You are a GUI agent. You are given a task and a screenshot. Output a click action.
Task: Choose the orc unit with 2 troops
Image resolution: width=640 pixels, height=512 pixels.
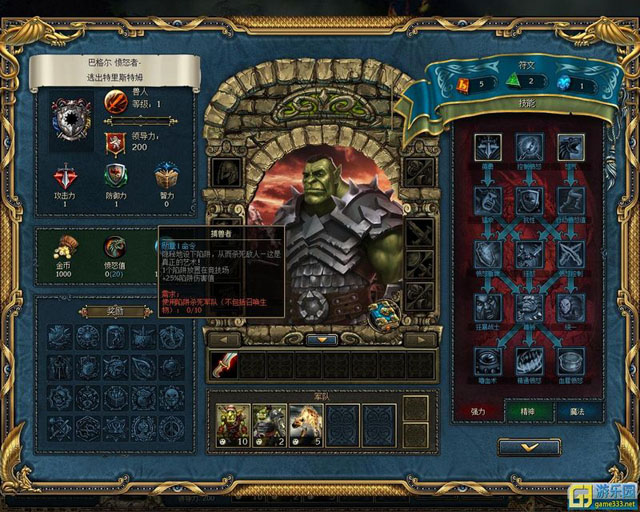tap(266, 422)
